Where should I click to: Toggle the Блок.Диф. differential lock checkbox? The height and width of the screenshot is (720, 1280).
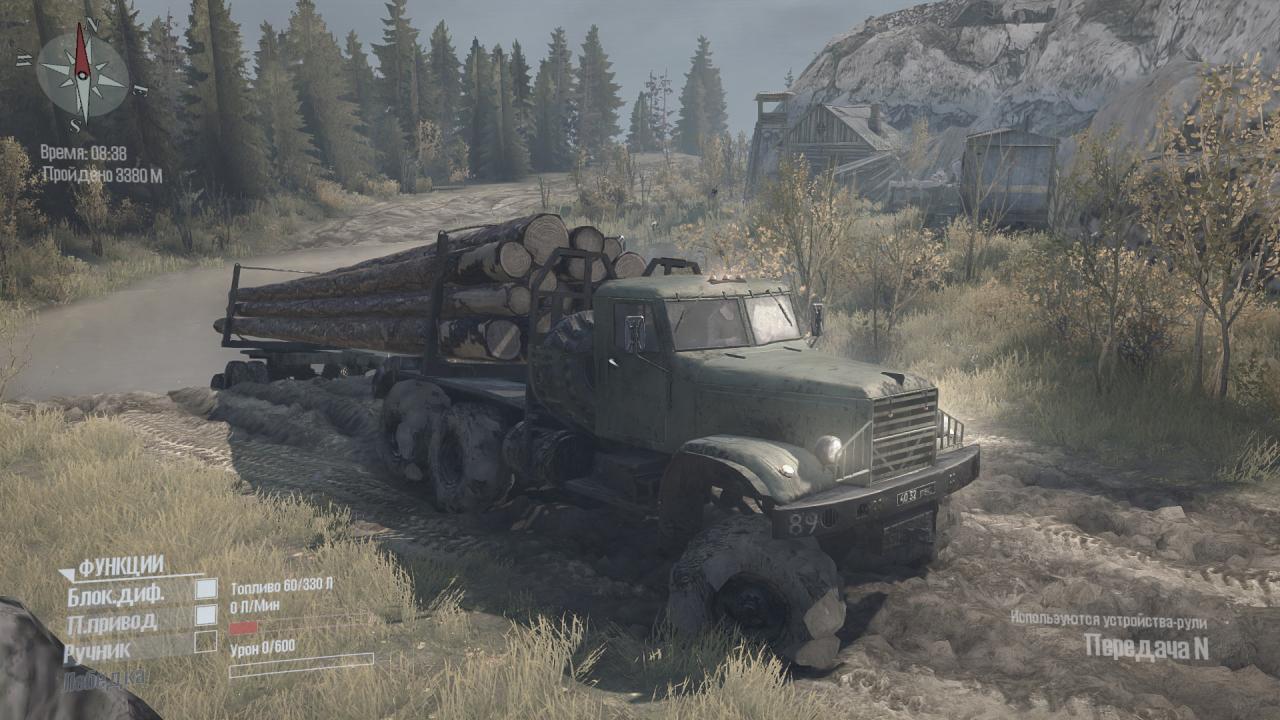[206, 589]
